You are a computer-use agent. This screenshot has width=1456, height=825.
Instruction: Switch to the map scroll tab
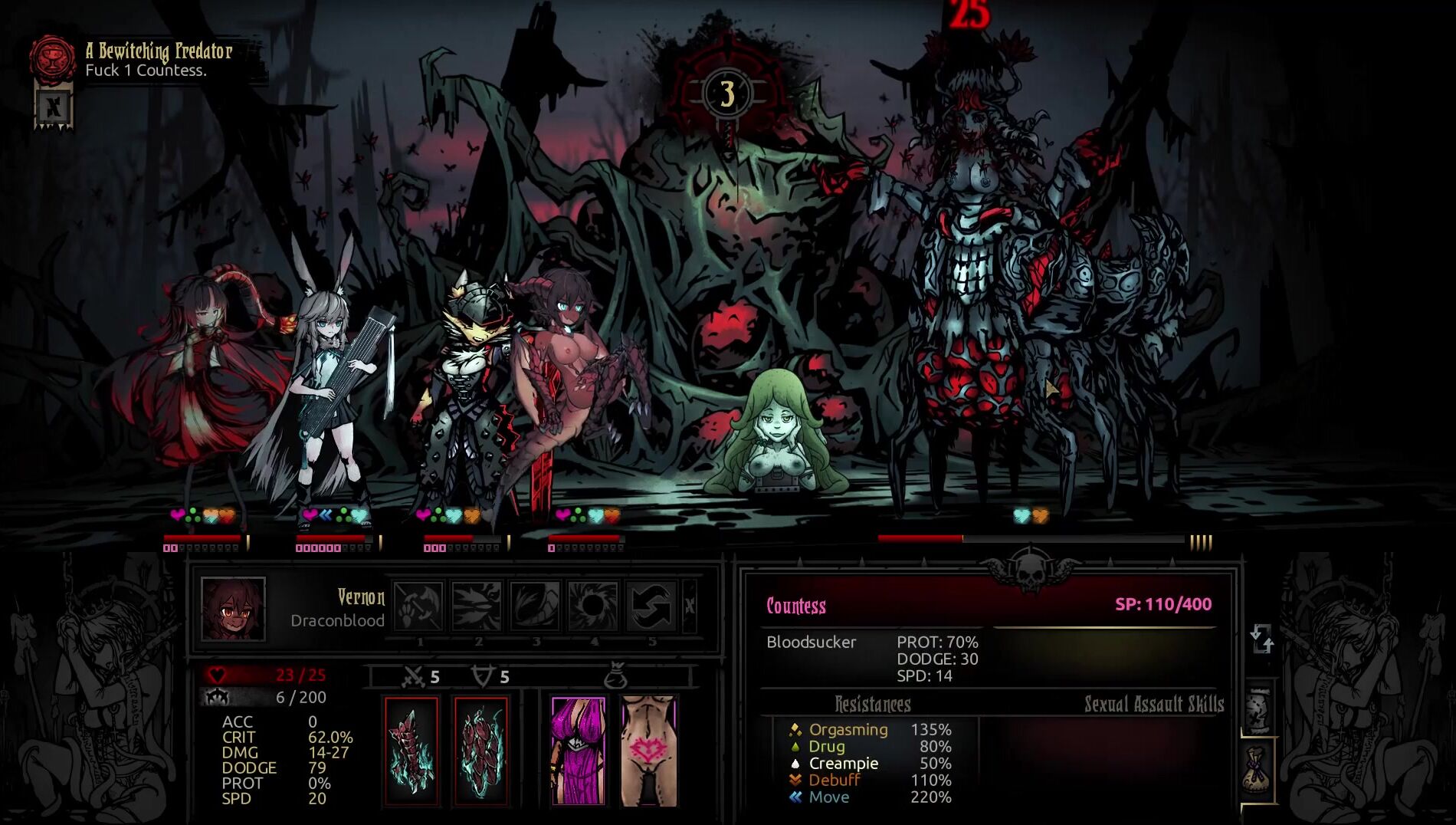pyautogui.click(x=1258, y=712)
